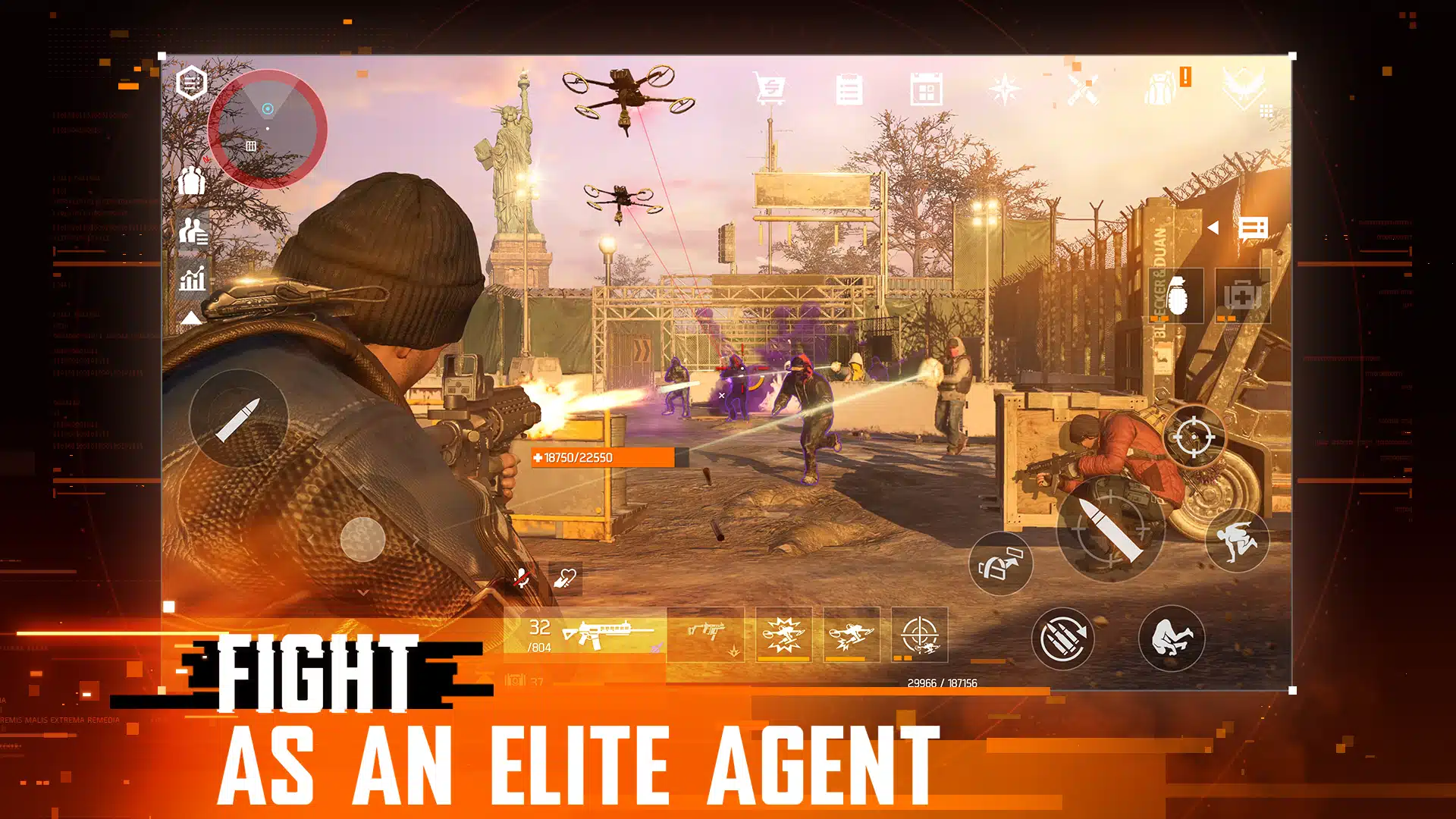Screen dimensions: 1456x819
Task: Tap the left-side bullet fire button
Action: [238, 418]
